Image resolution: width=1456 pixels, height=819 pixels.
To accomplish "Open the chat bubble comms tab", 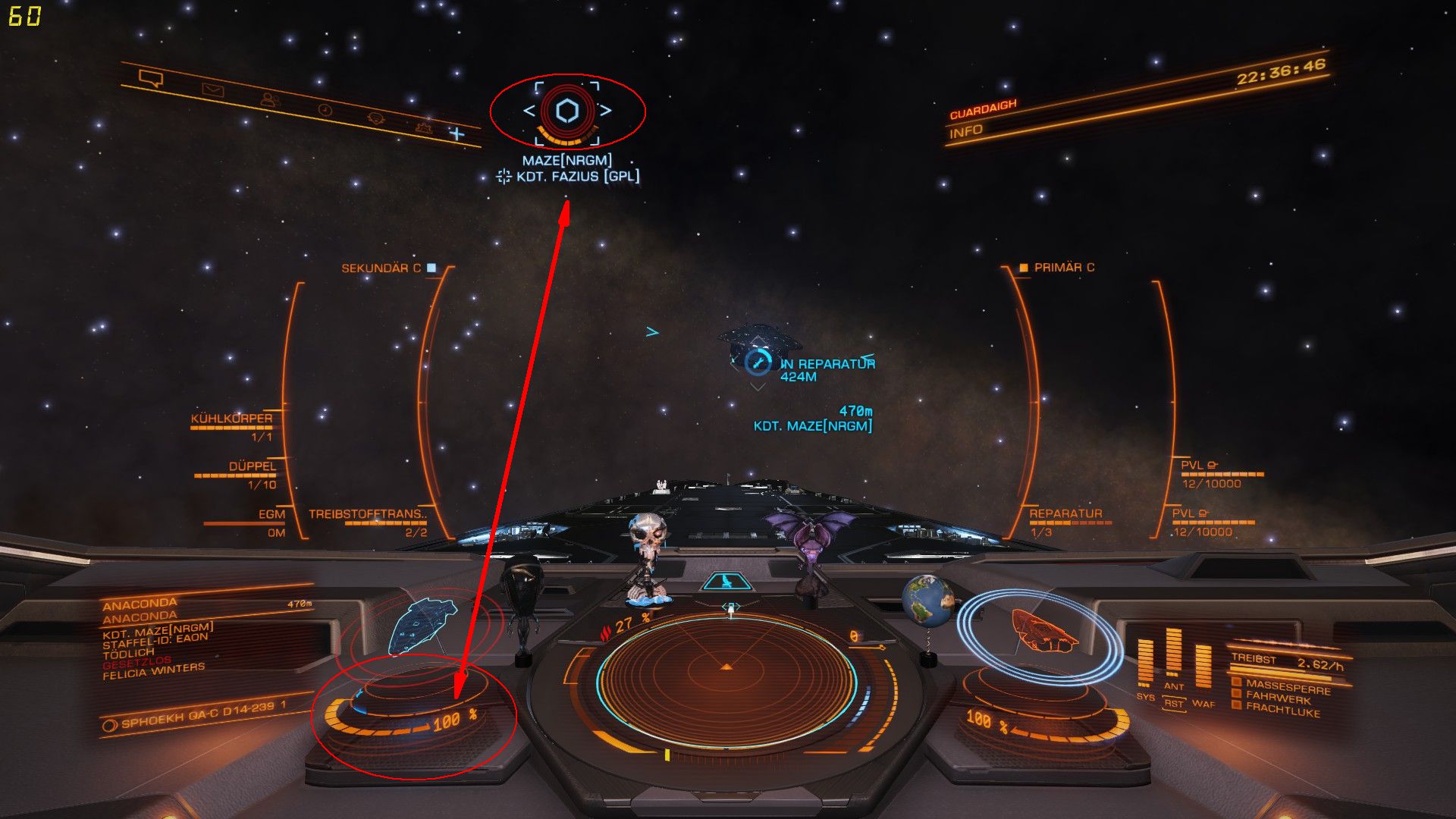I will tap(151, 77).
